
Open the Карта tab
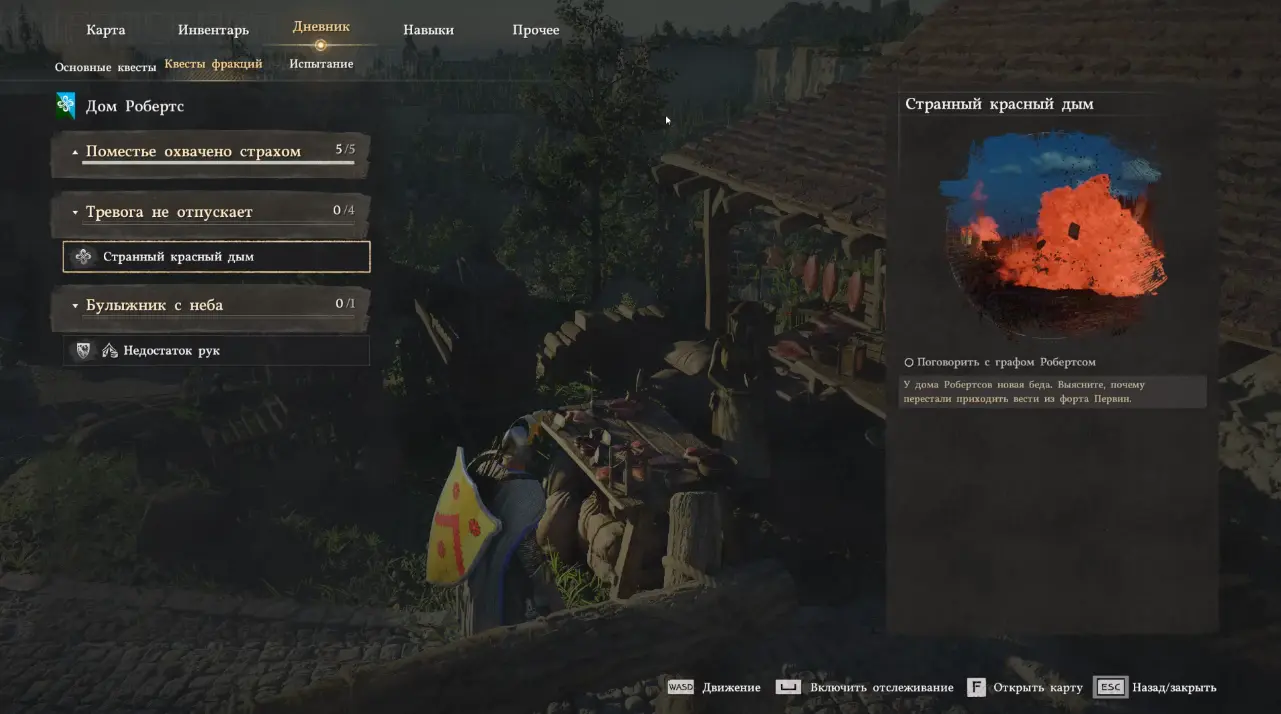tap(106, 30)
